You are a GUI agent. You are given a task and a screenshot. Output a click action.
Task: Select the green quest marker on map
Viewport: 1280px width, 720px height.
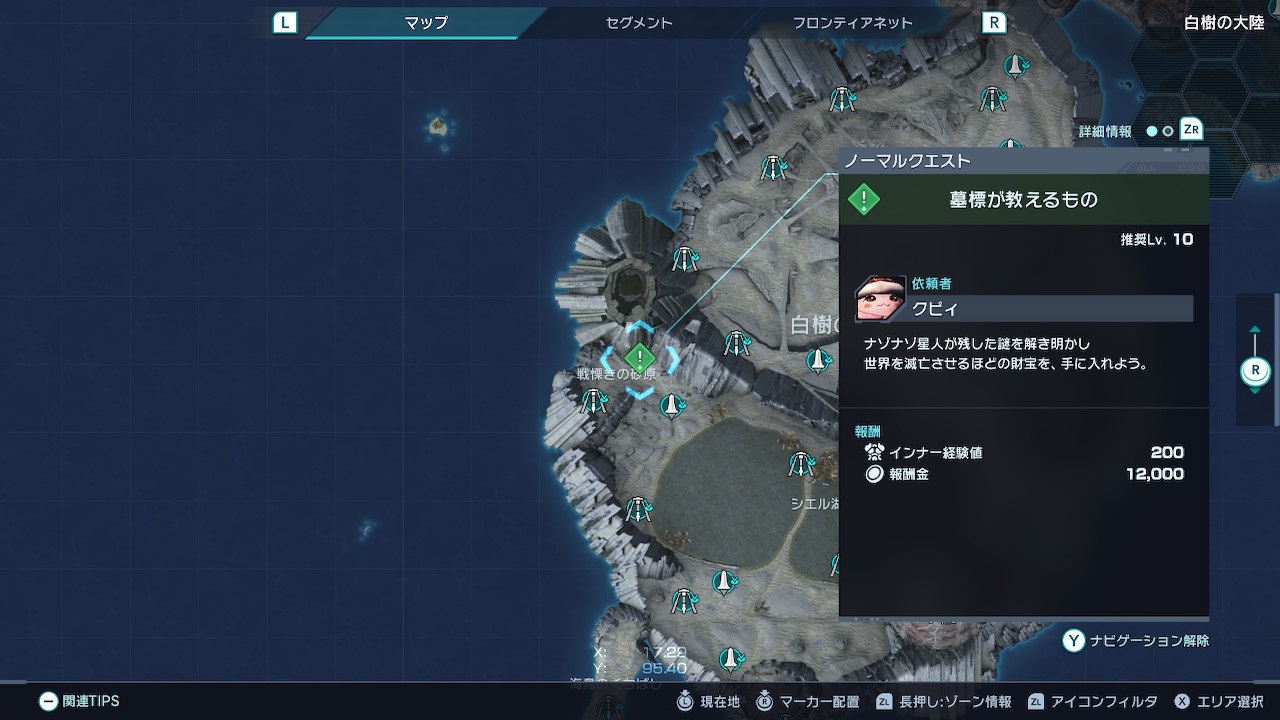pos(640,358)
